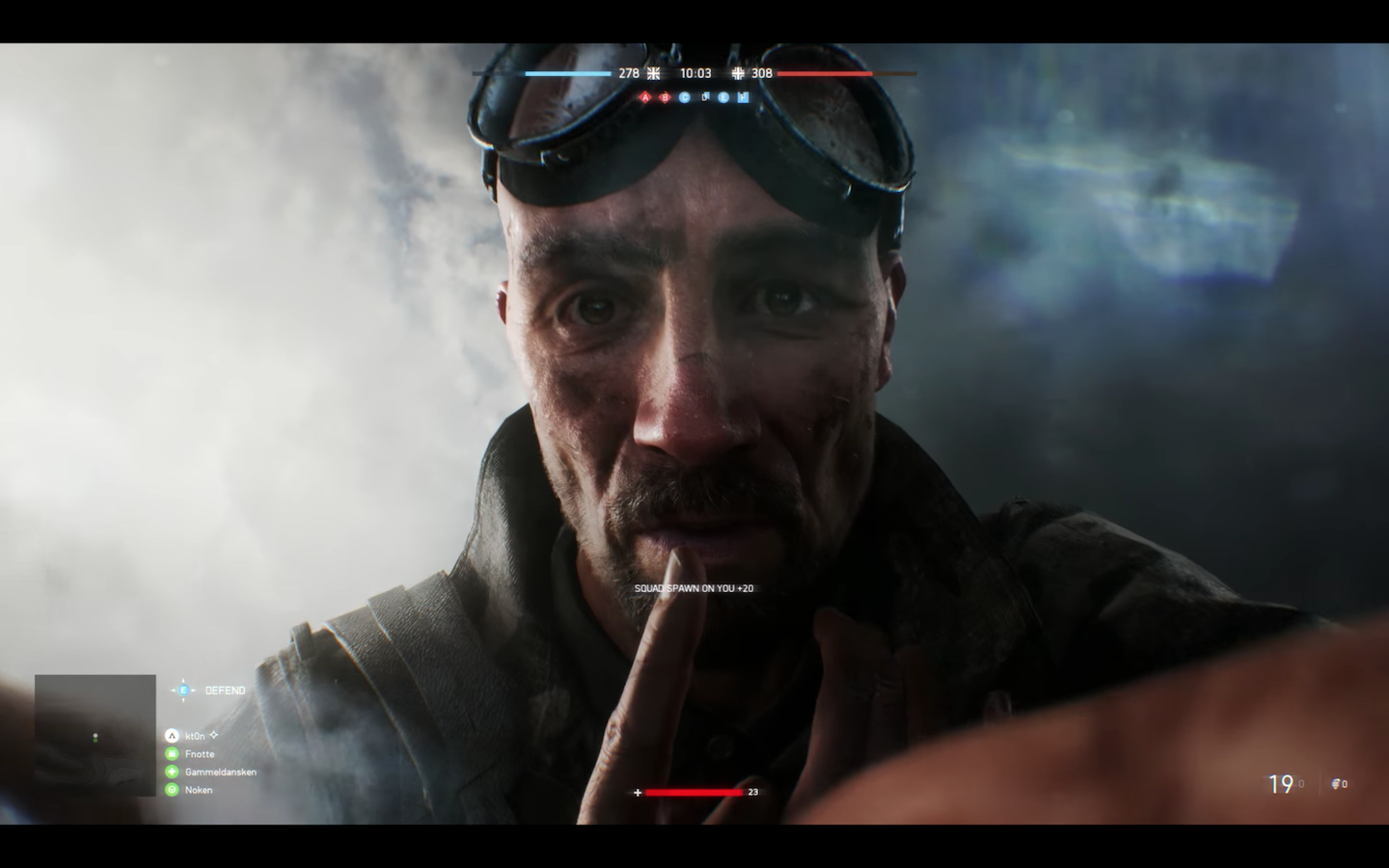Click the DEFEND objective E marker
Viewport: 1389px width, 868px height.
click(182, 690)
